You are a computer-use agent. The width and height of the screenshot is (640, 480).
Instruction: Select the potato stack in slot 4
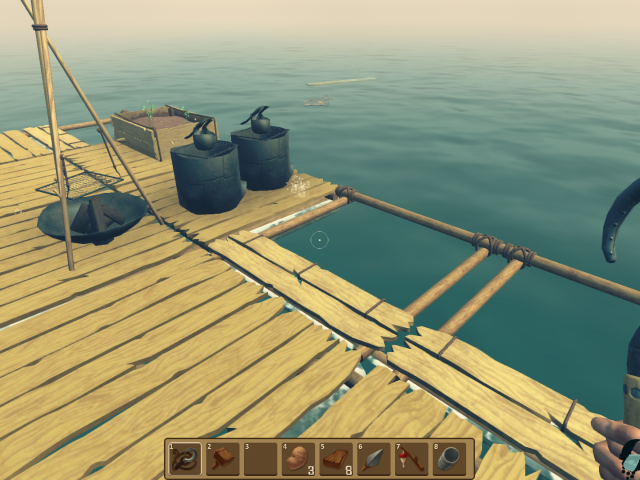pos(297,459)
